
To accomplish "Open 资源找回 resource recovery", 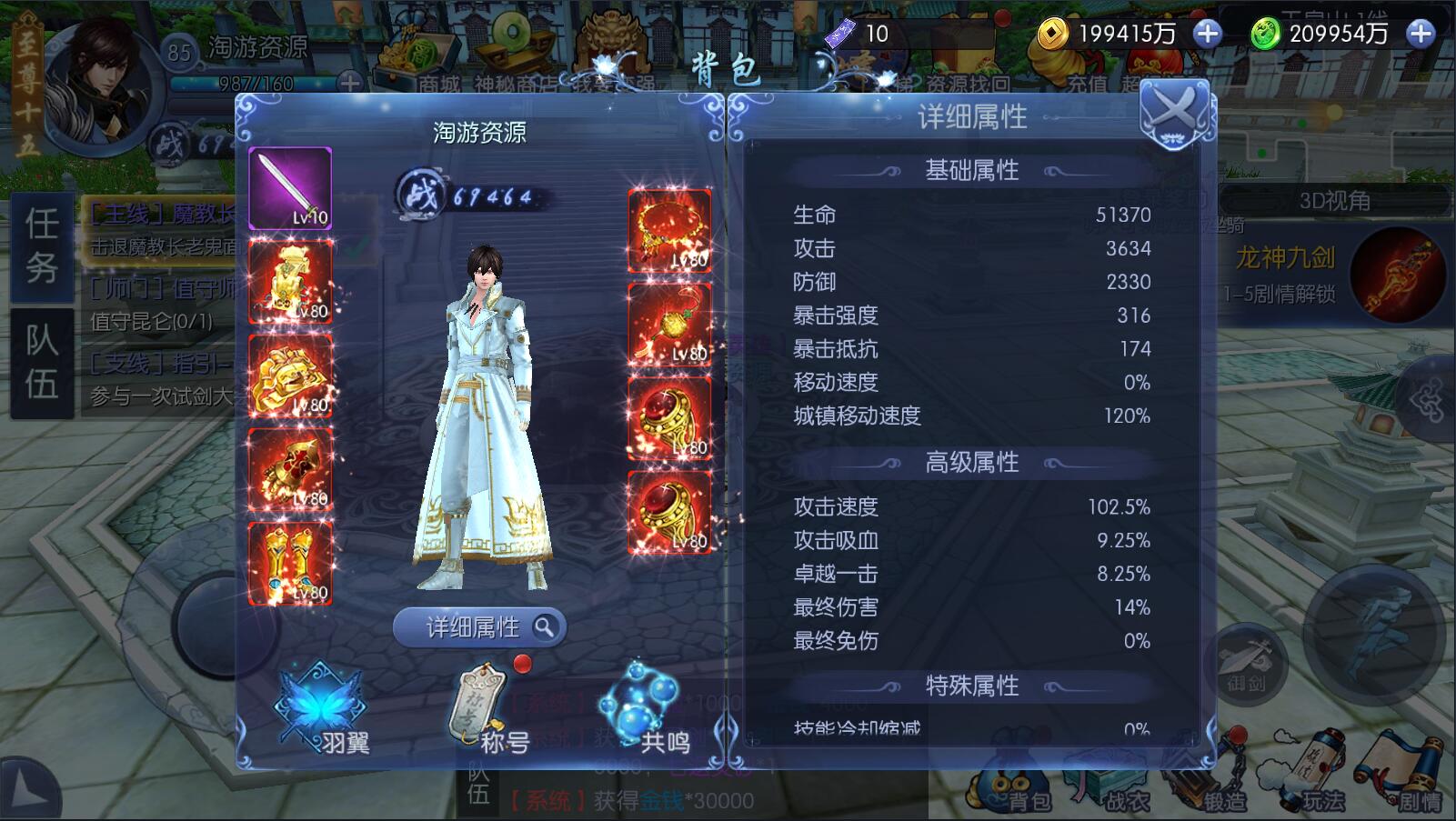I will click(x=966, y=82).
